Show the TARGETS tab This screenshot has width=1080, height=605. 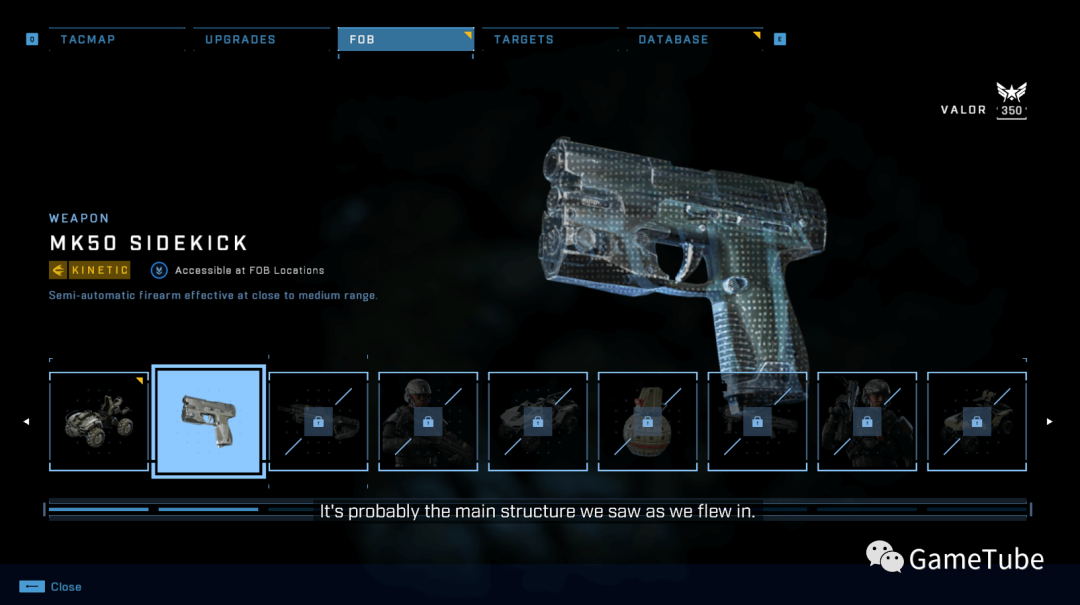click(x=524, y=40)
